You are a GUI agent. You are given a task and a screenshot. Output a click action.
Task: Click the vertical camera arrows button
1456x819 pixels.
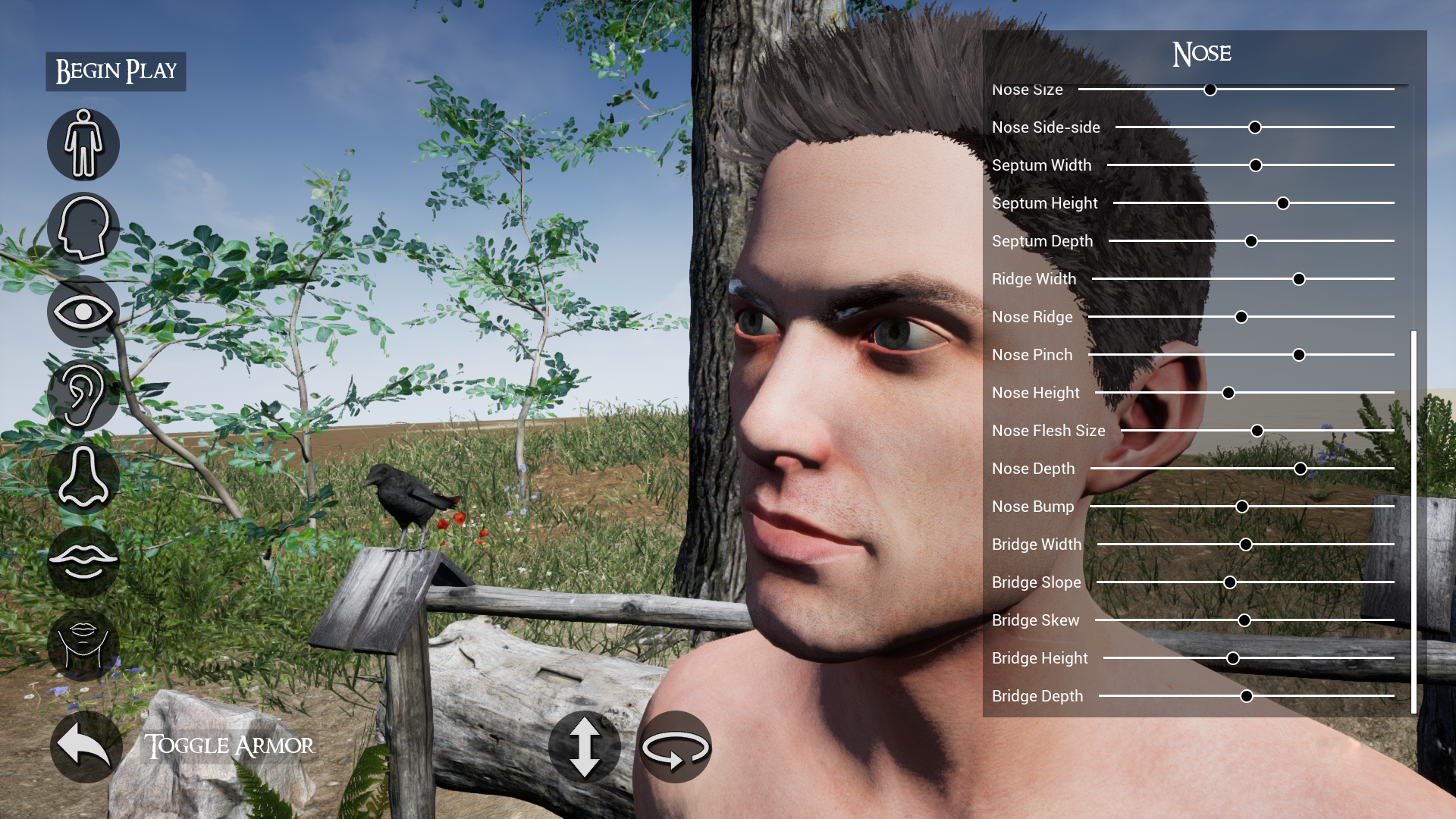tap(585, 746)
